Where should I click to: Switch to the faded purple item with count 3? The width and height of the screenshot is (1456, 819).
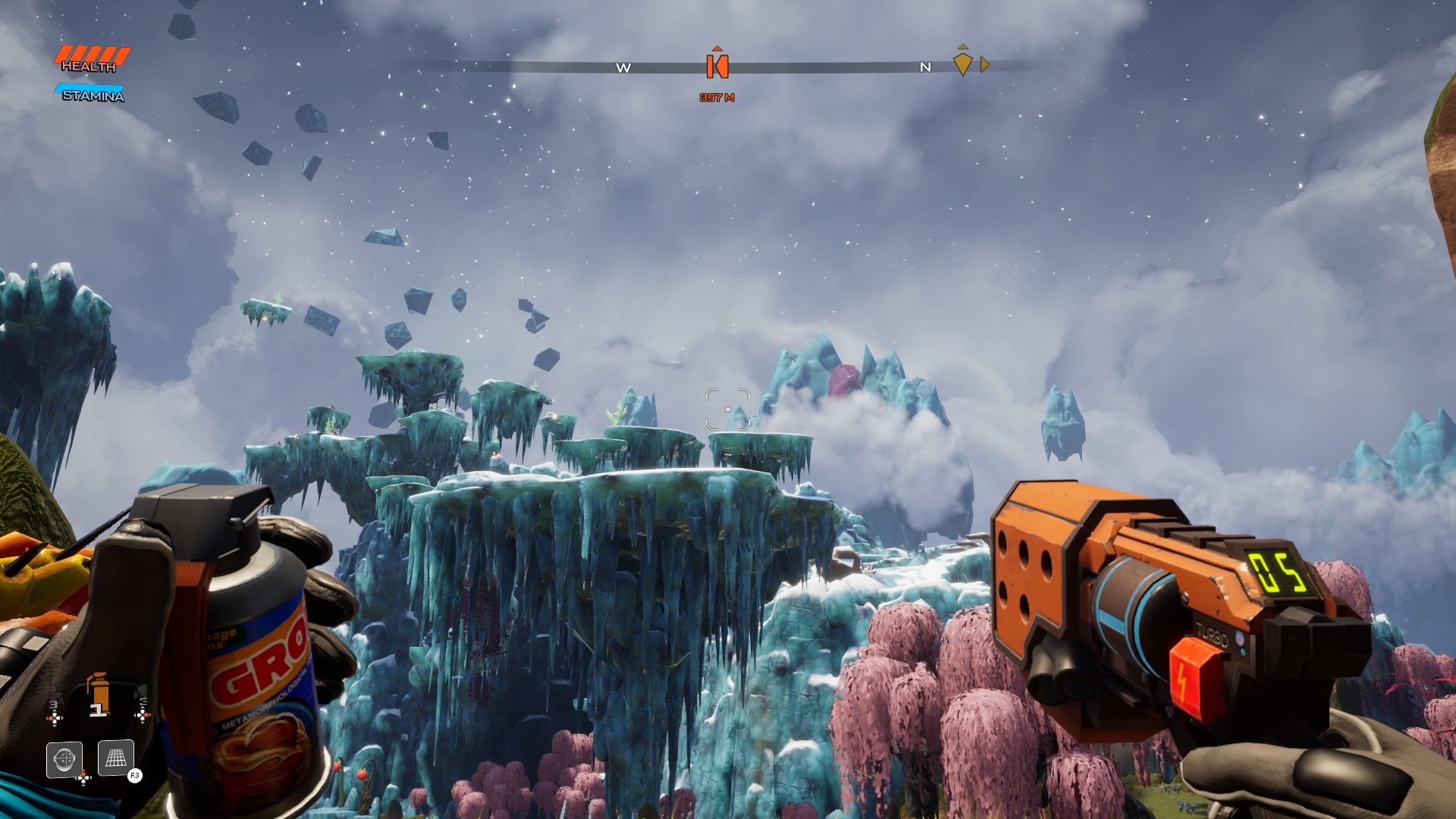[54, 701]
